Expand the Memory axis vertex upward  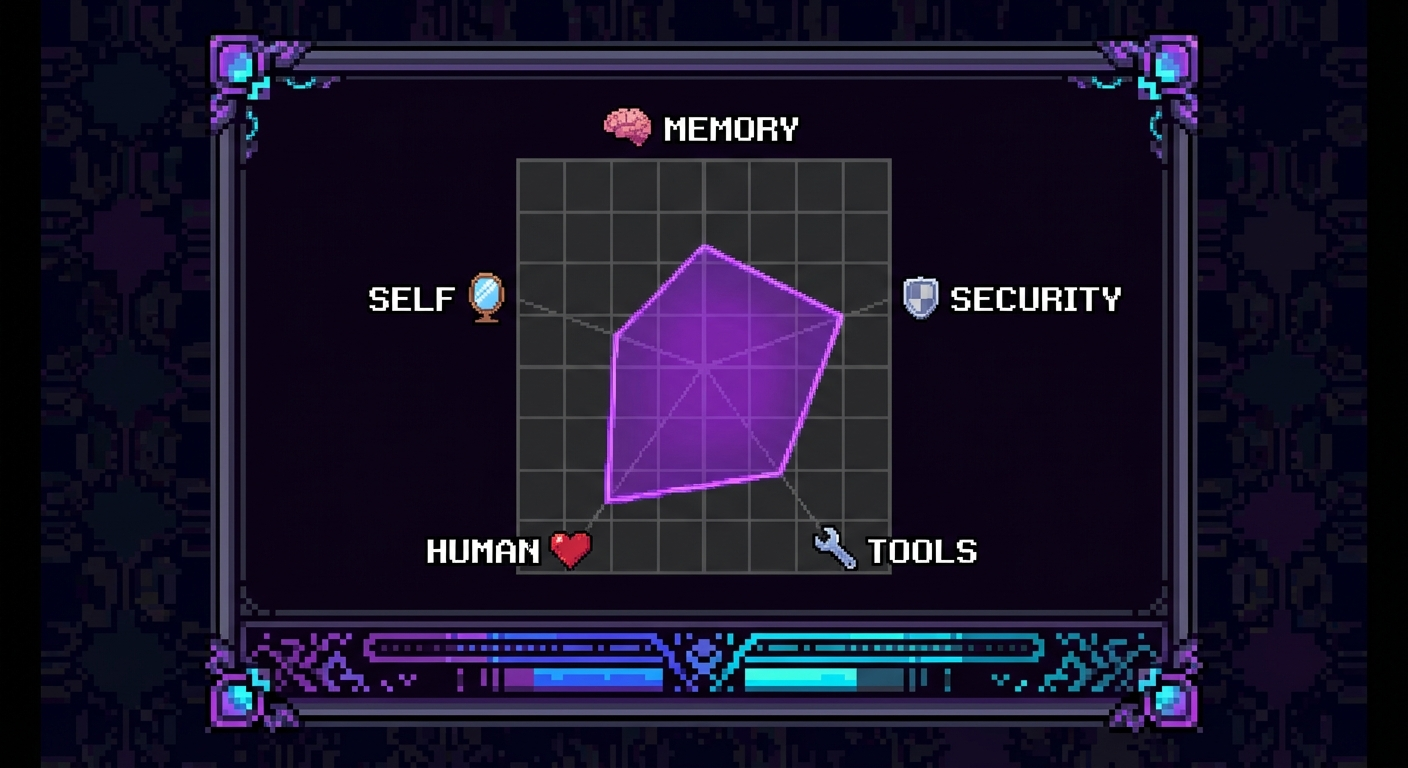coord(705,245)
